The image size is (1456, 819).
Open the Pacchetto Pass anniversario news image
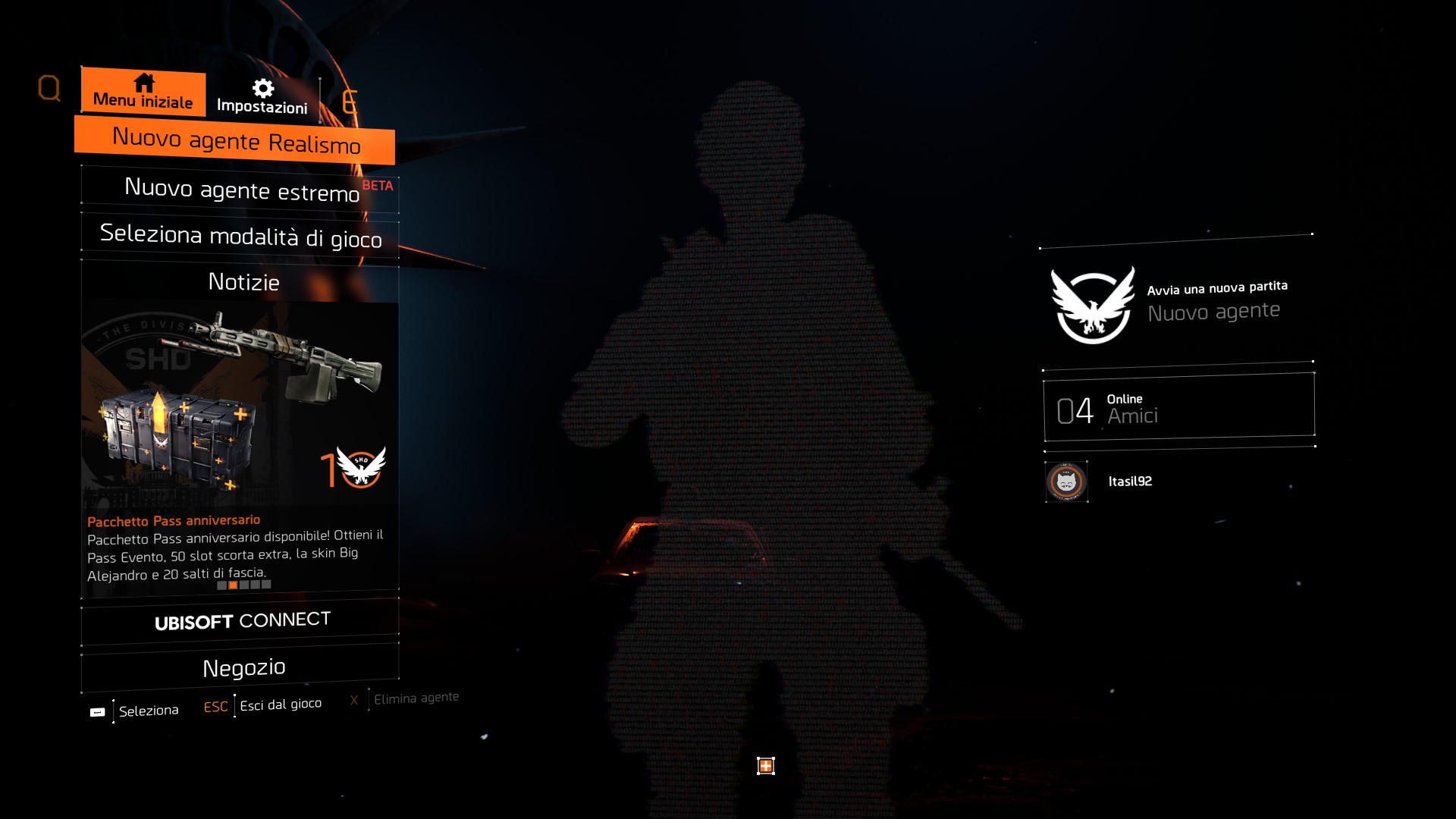(240, 402)
